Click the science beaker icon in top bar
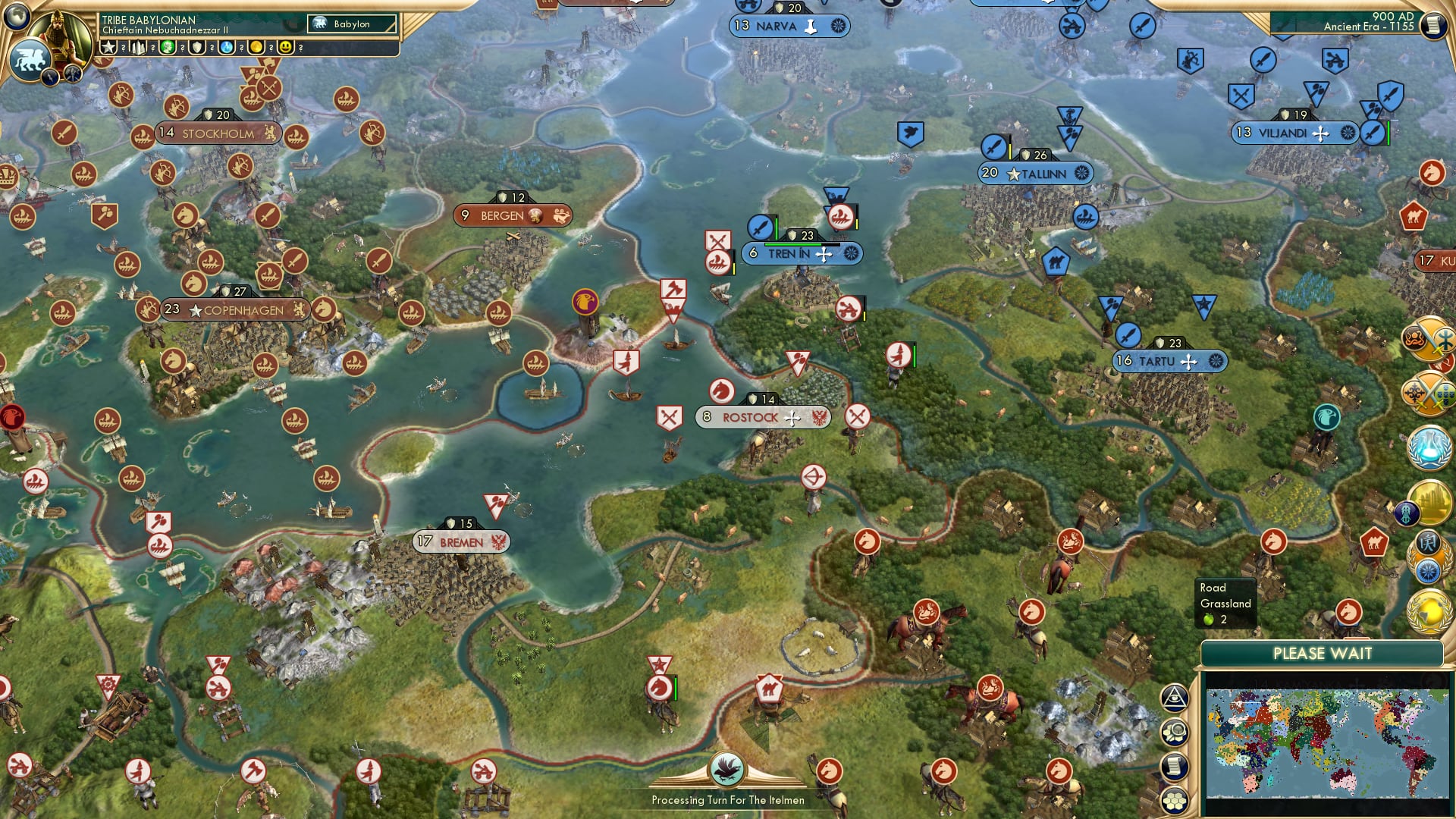This screenshot has width=1456, height=819. tap(226, 47)
